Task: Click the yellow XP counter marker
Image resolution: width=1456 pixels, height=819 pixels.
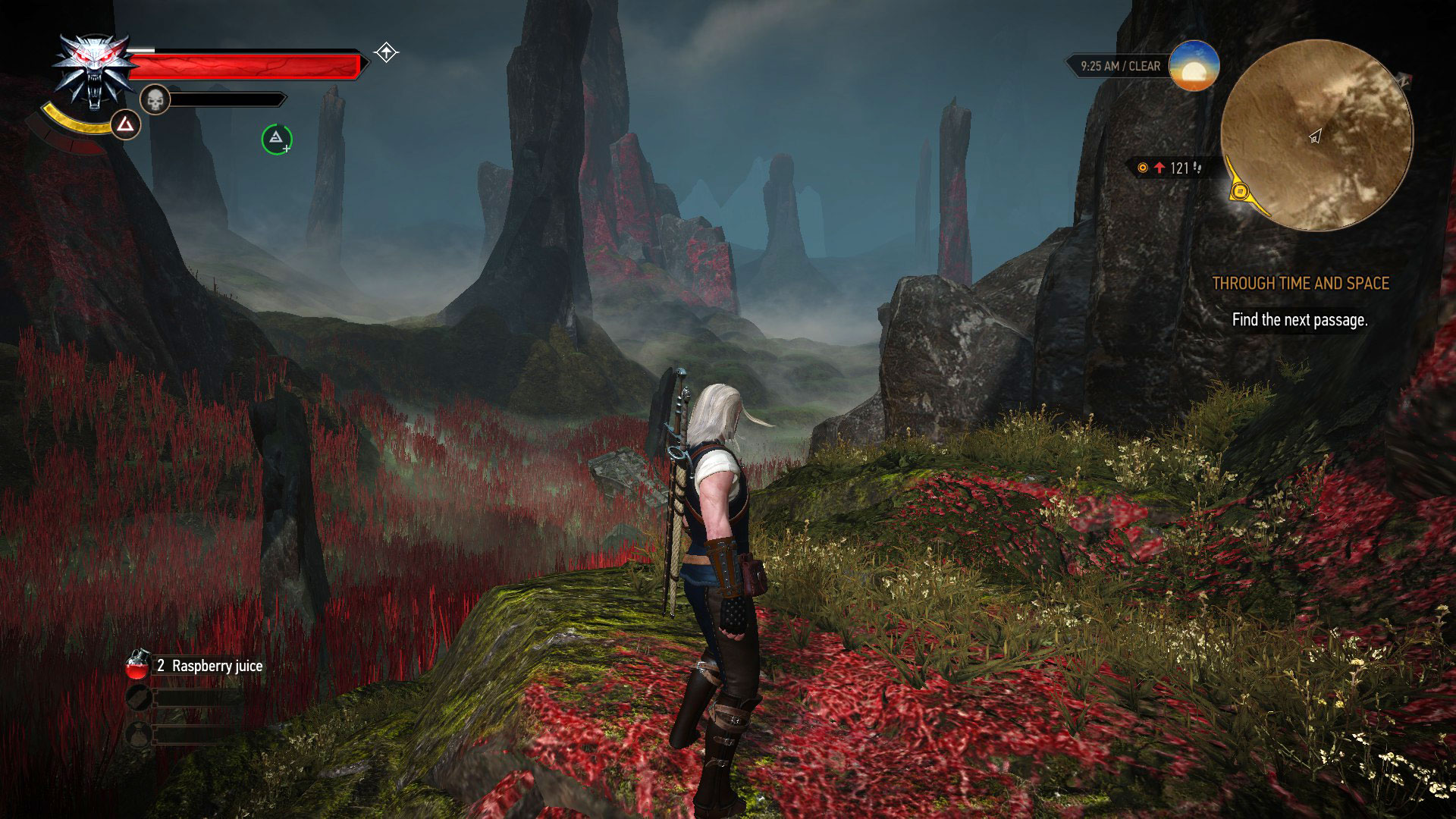Action: coord(1143,168)
